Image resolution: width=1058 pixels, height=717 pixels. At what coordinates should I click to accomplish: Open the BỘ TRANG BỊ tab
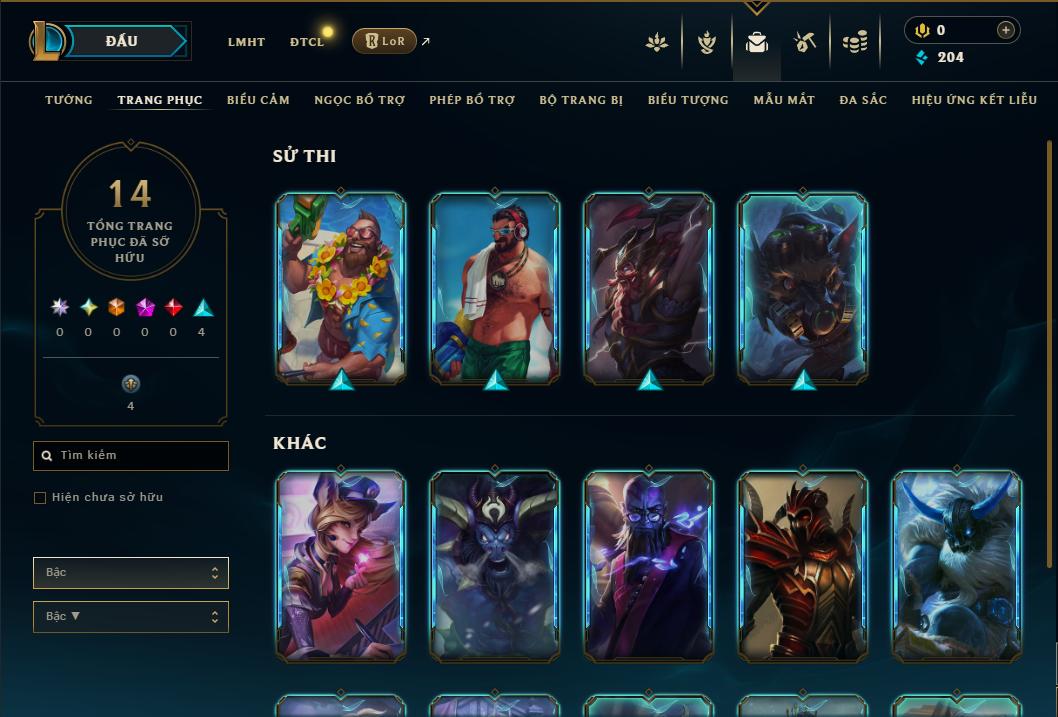pyautogui.click(x=581, y=100)
